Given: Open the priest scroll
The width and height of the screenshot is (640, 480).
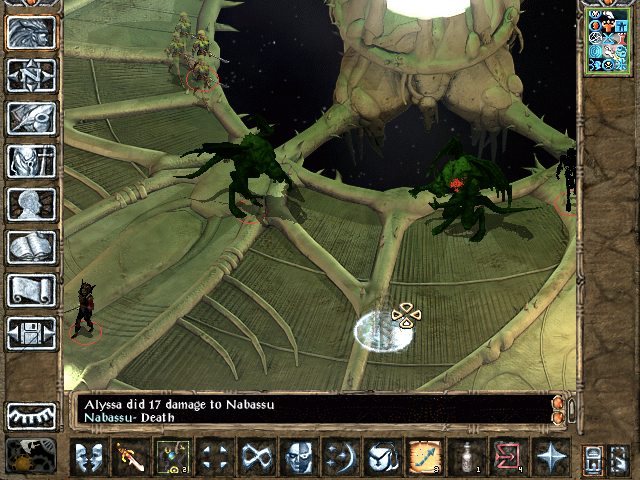Looking at the screenshot, I should [x=31, y=290].
